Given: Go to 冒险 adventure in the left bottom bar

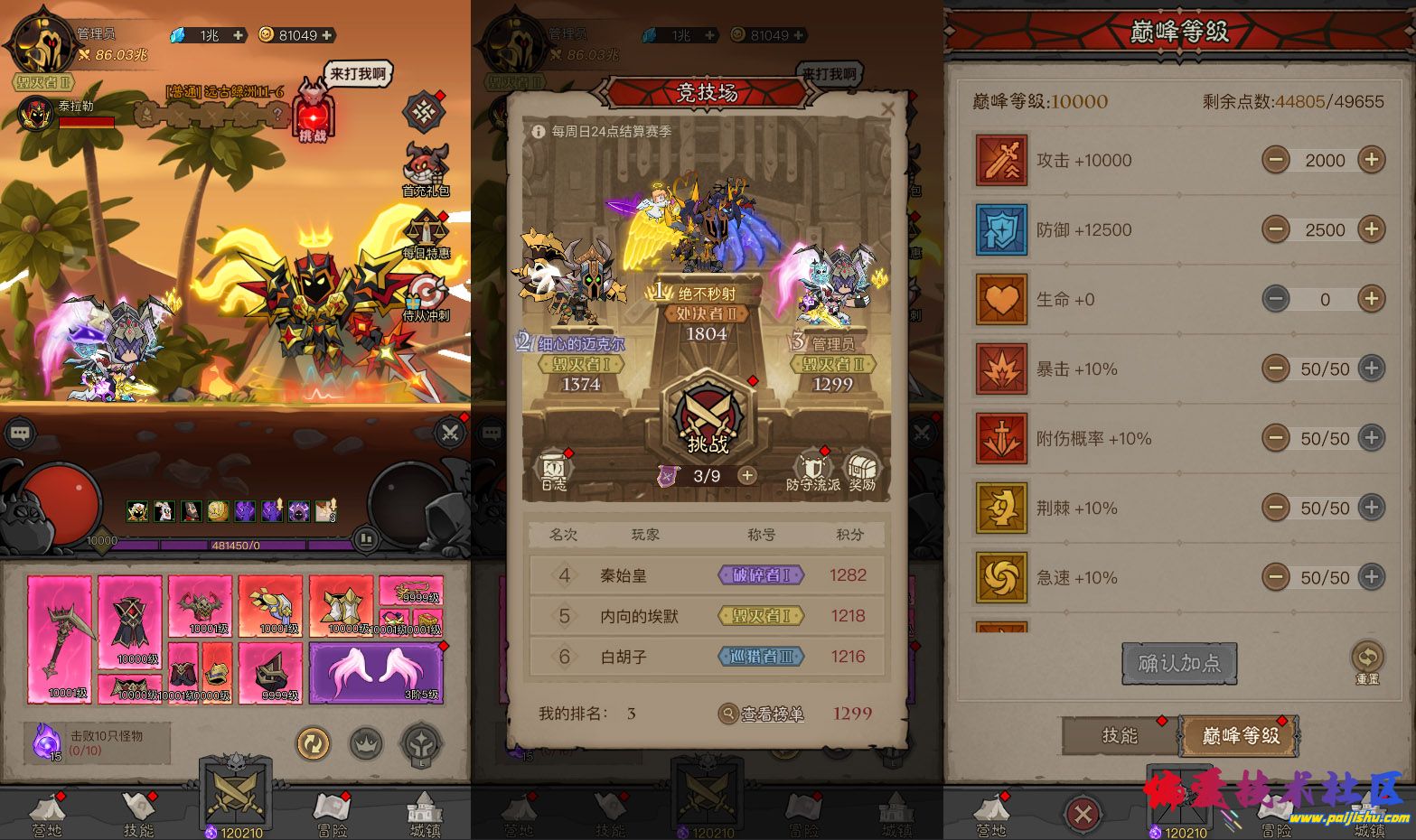Looking at the screenshot, I should point(332,813).
